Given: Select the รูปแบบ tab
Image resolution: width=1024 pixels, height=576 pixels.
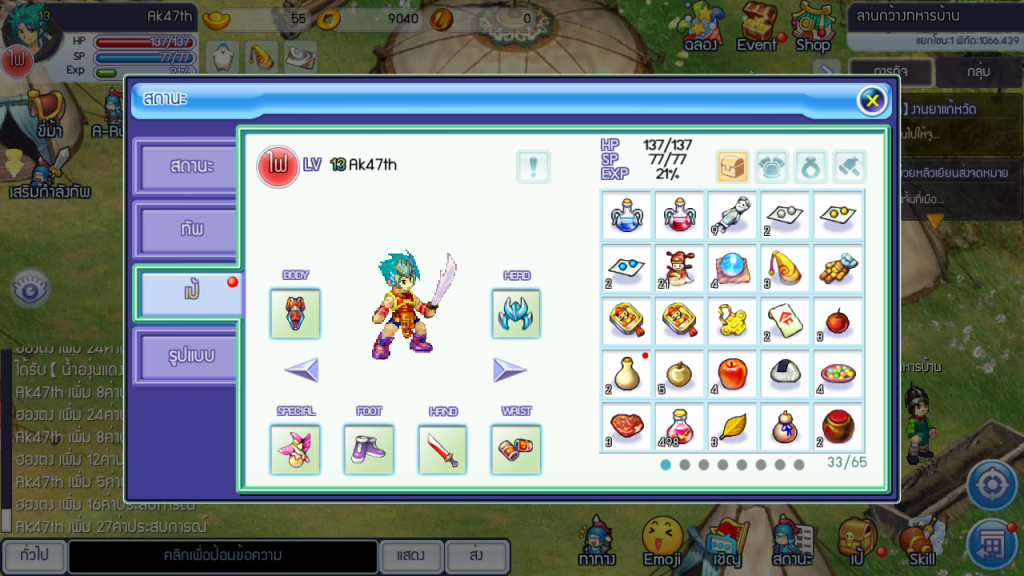Looking at the screenshot, I should coord(189,355).
